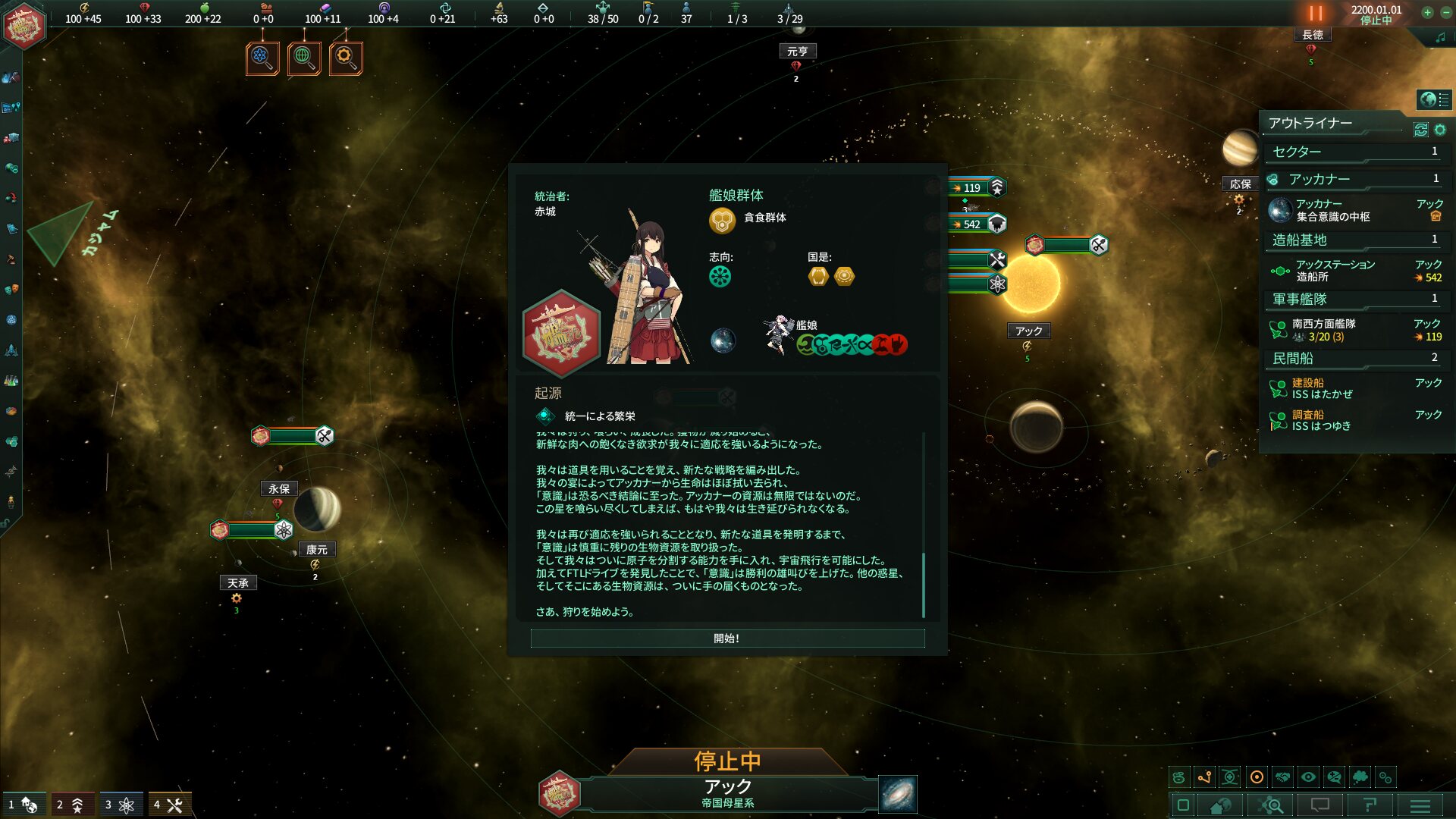Open outliner settings gear icon
The height and width of the screenshot is (819, 1456).
pyautogui.click(x=1440, y=130)
